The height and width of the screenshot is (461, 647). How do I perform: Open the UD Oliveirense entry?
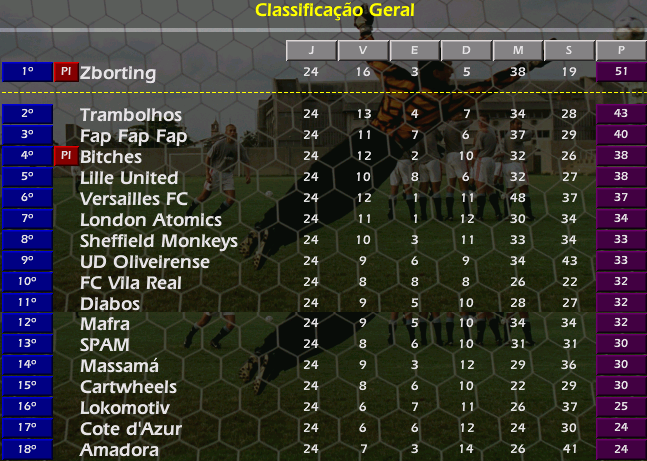coord(145,262)
